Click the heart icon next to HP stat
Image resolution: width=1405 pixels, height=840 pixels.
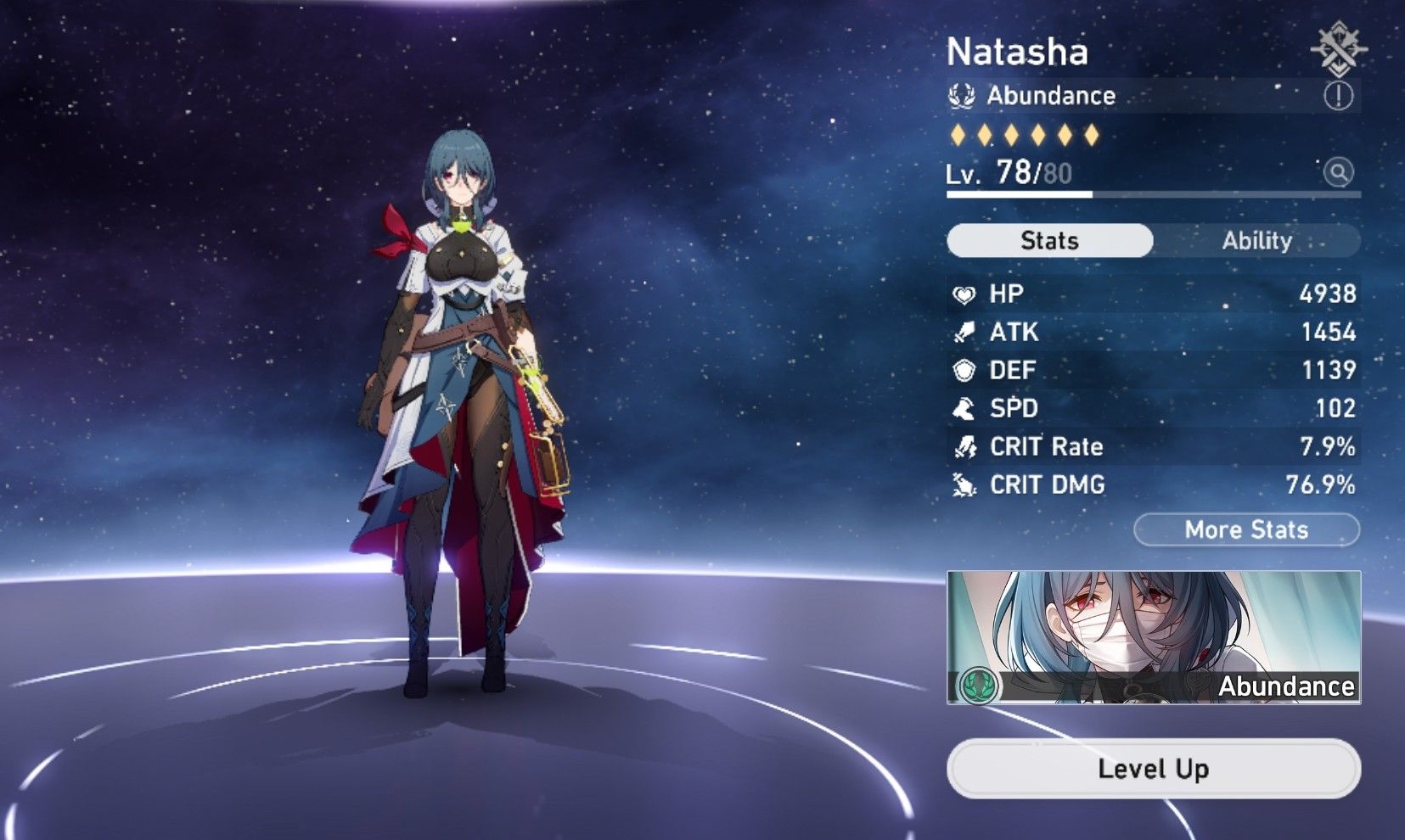(x=964, y=294)
